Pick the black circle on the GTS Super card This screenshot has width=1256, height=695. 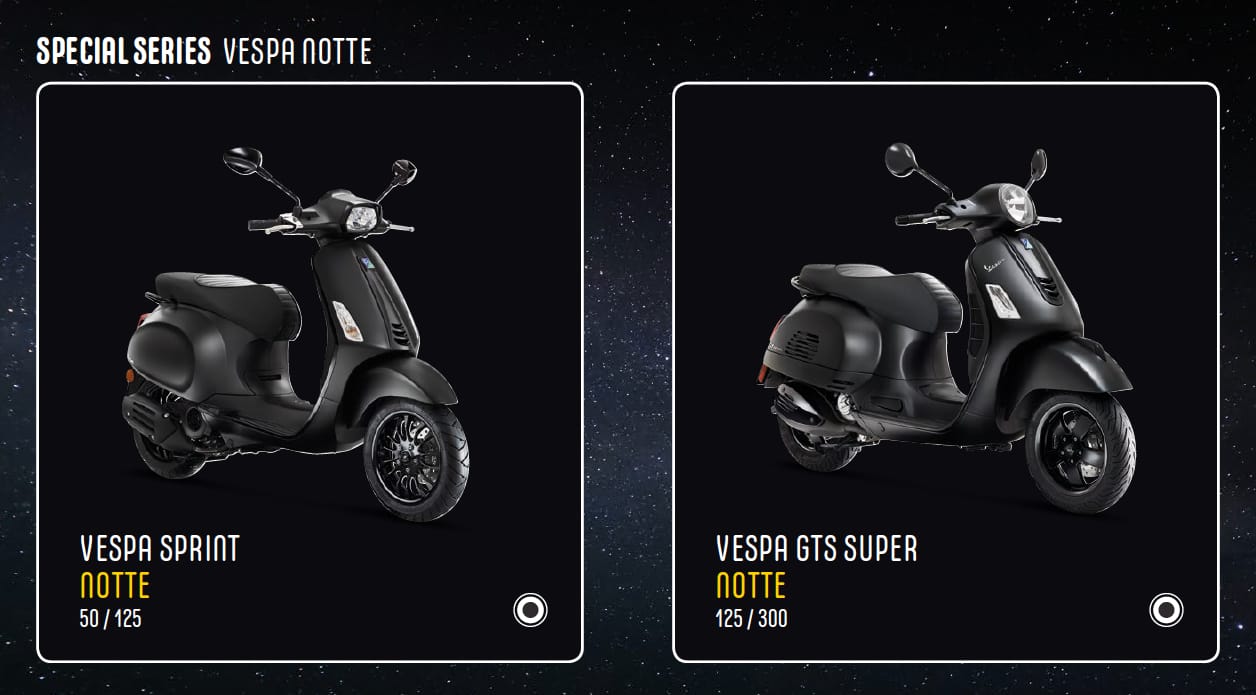click(x=1166, y=609)
